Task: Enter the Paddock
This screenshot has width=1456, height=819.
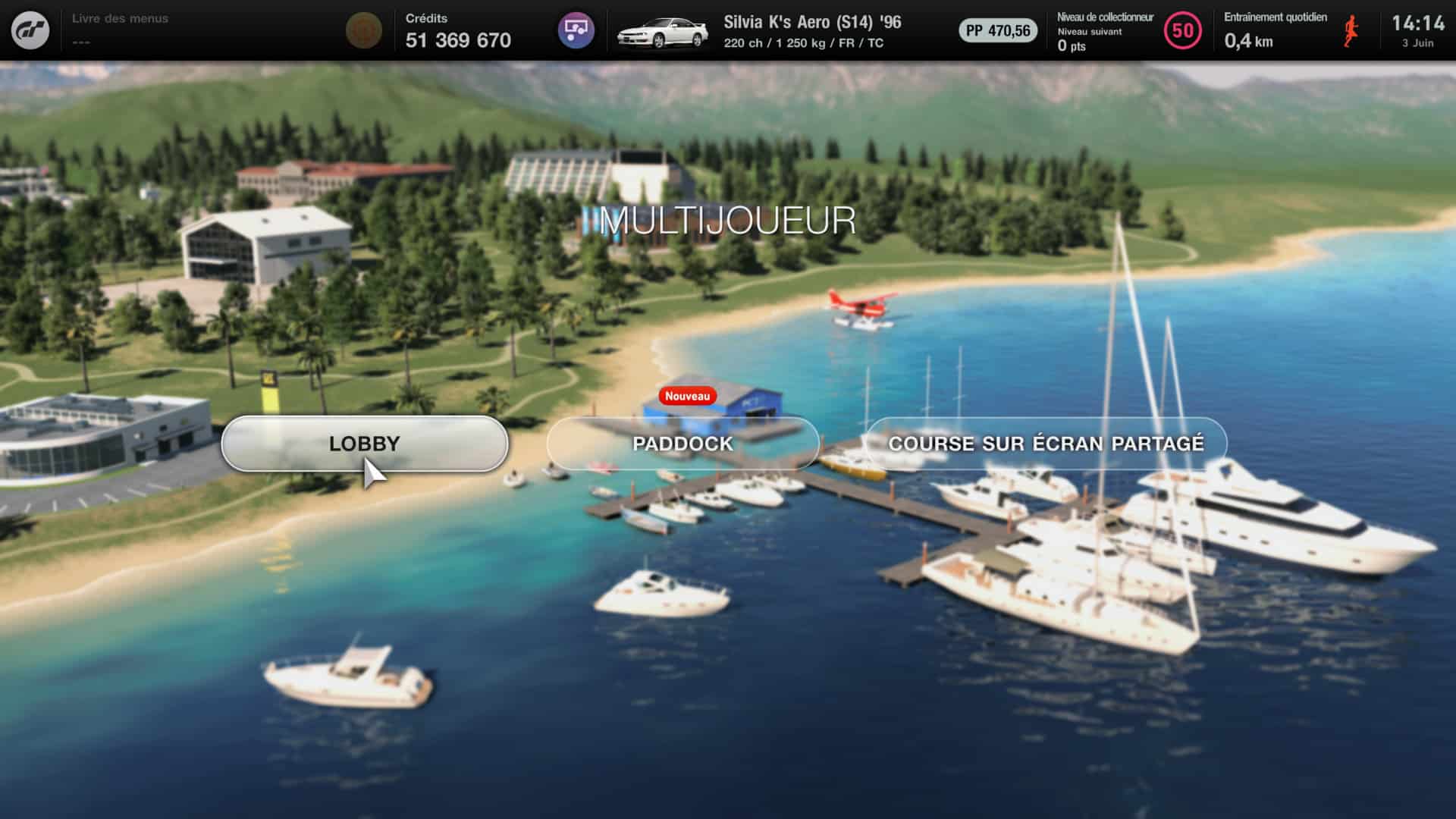Action: [682, 444]
